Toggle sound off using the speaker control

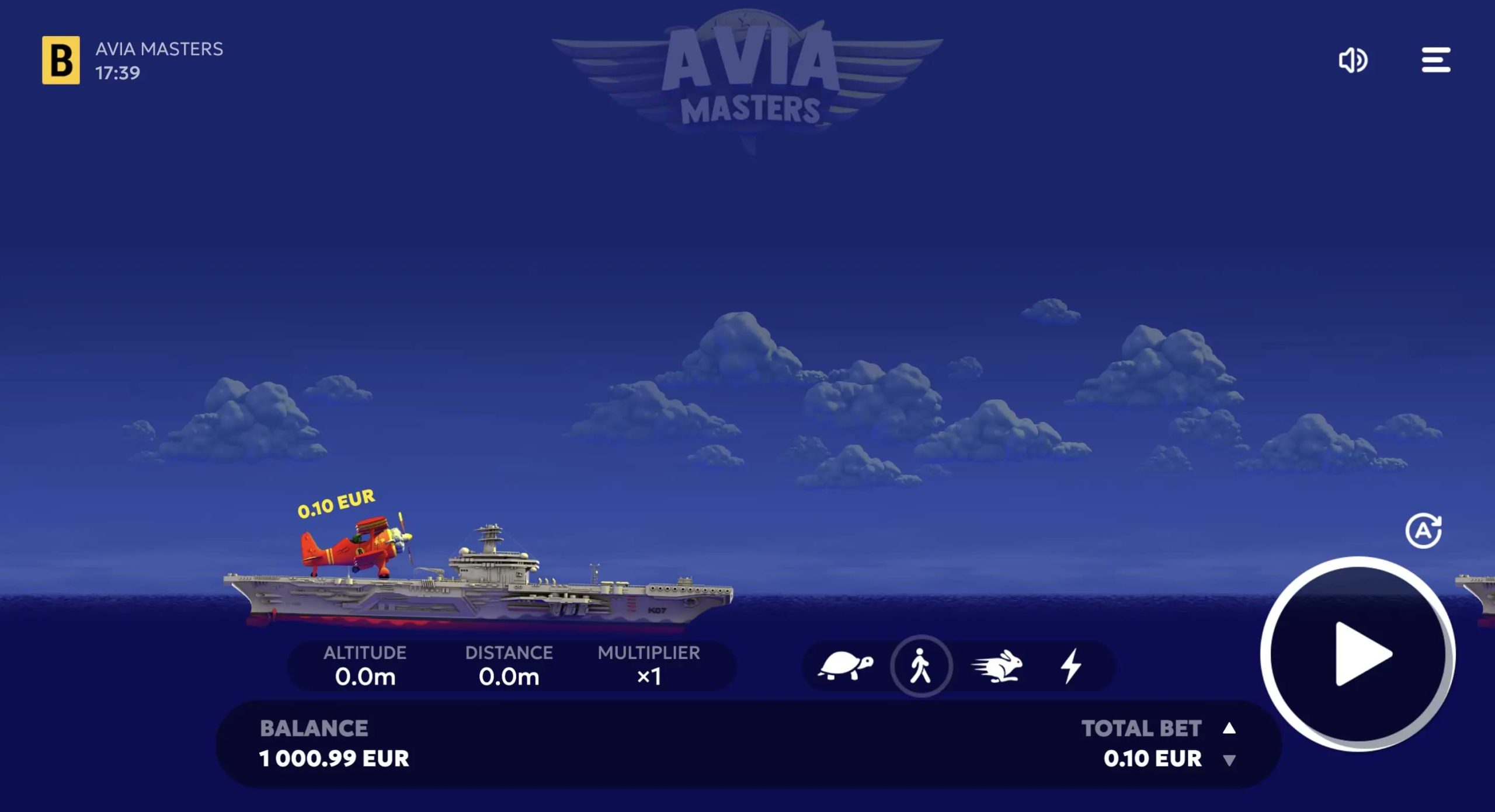point(1354,60)
